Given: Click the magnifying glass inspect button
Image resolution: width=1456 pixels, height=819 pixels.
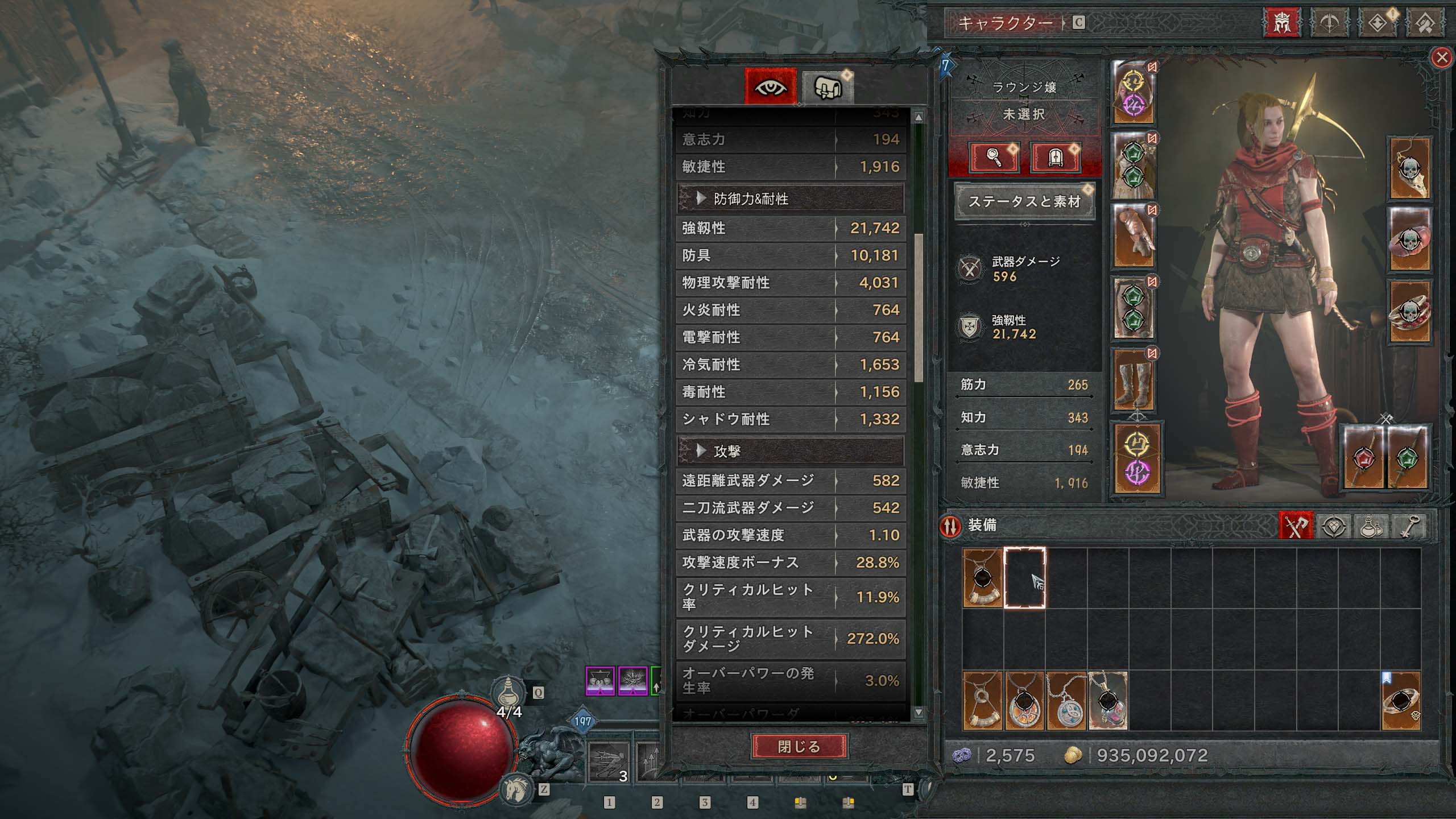Looking at the screenshot, I should (994, 156).
